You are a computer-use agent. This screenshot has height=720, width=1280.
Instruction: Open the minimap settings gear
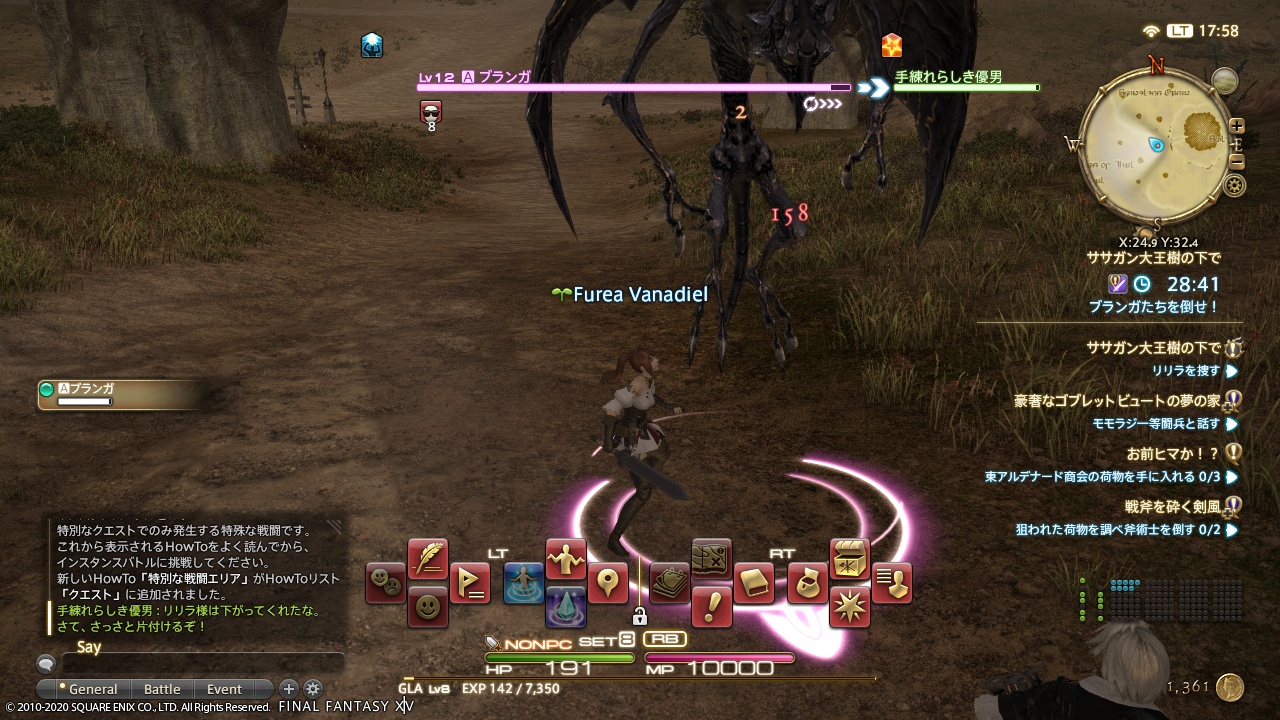1233,186
